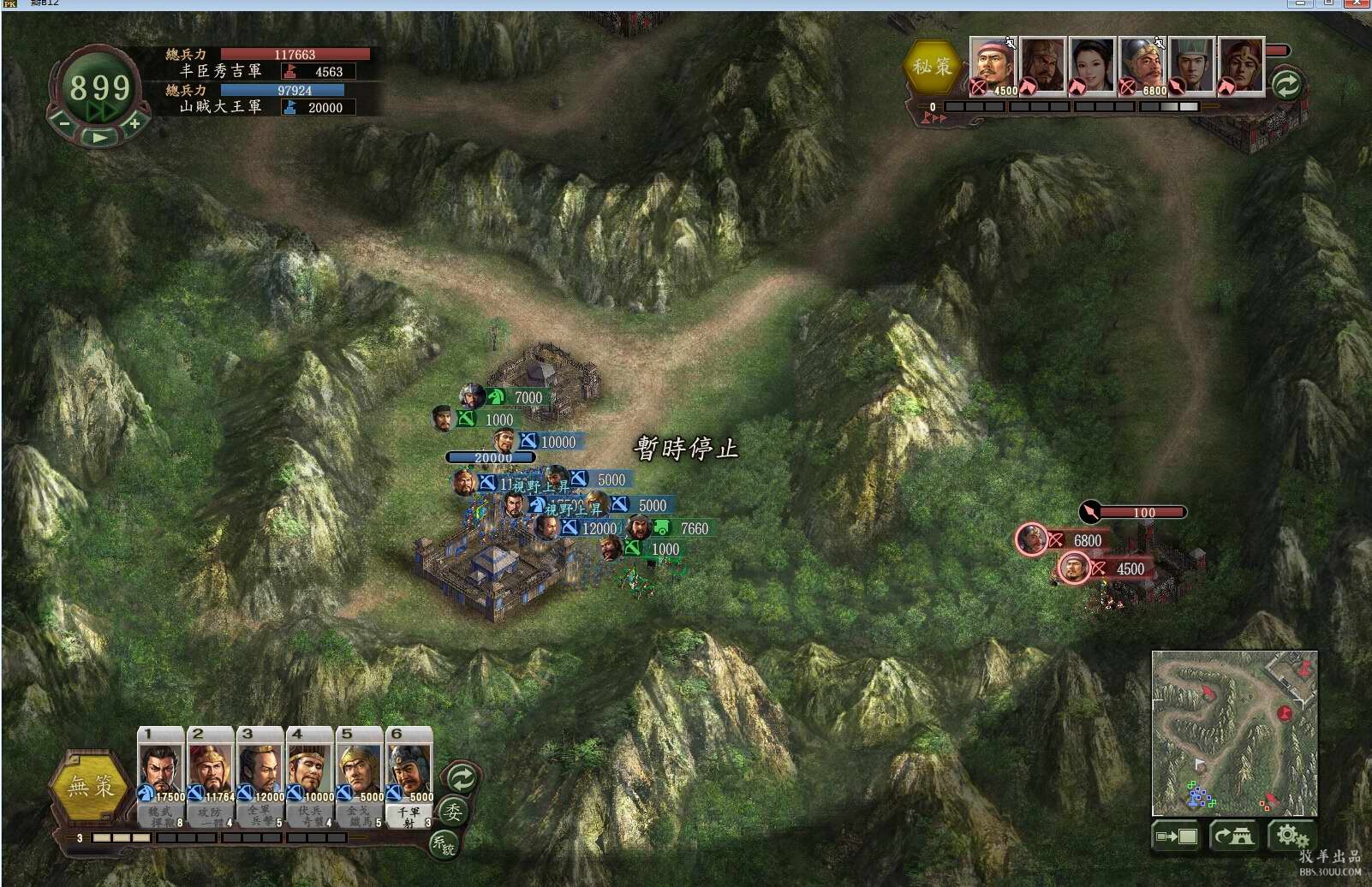Choose officer card 3 with 12000 troops
The width and height of the screenshot is (1372, 887).
[259, 770]
